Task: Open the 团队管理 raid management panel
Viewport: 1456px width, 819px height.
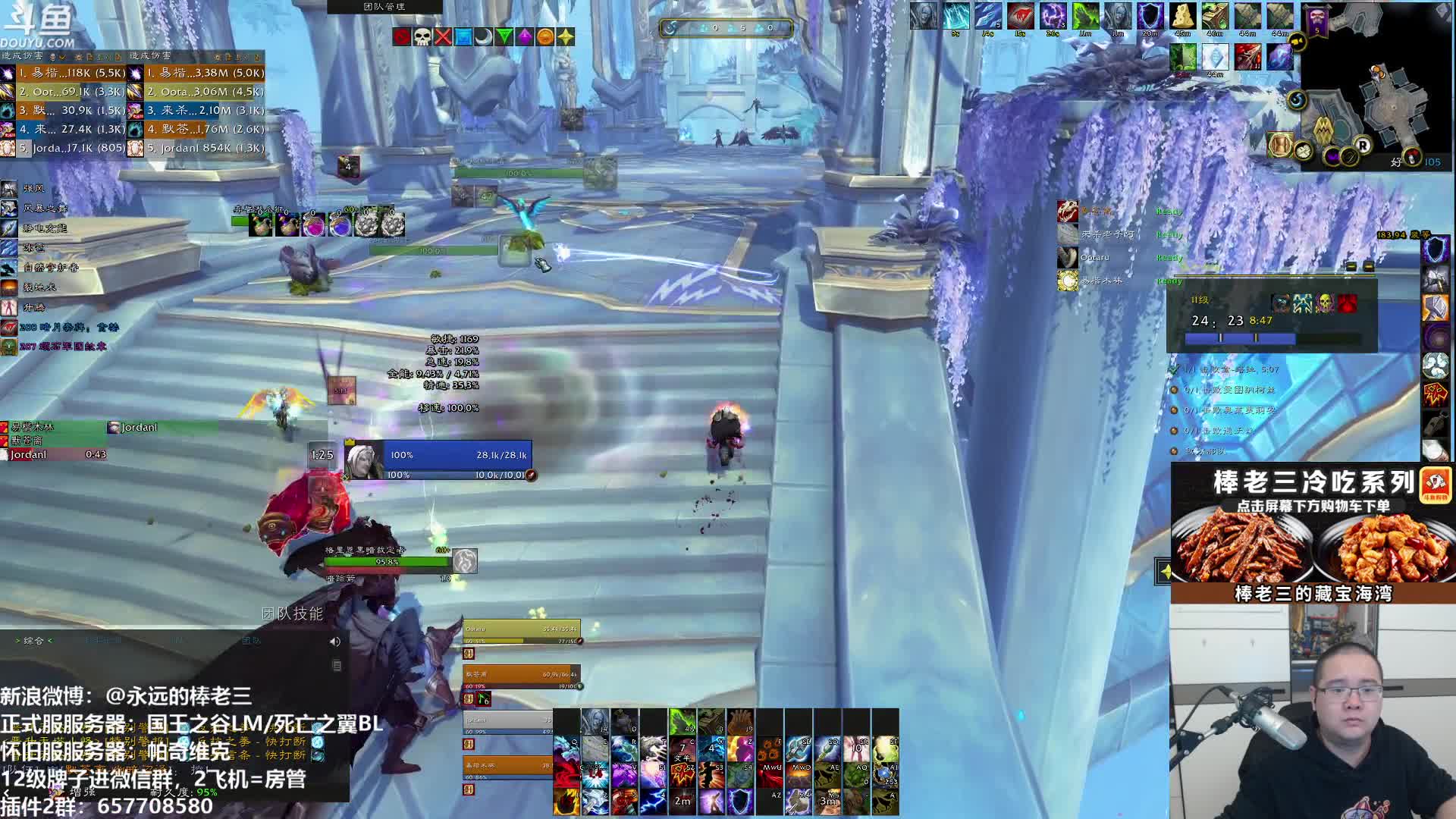Action: [384, 7]
